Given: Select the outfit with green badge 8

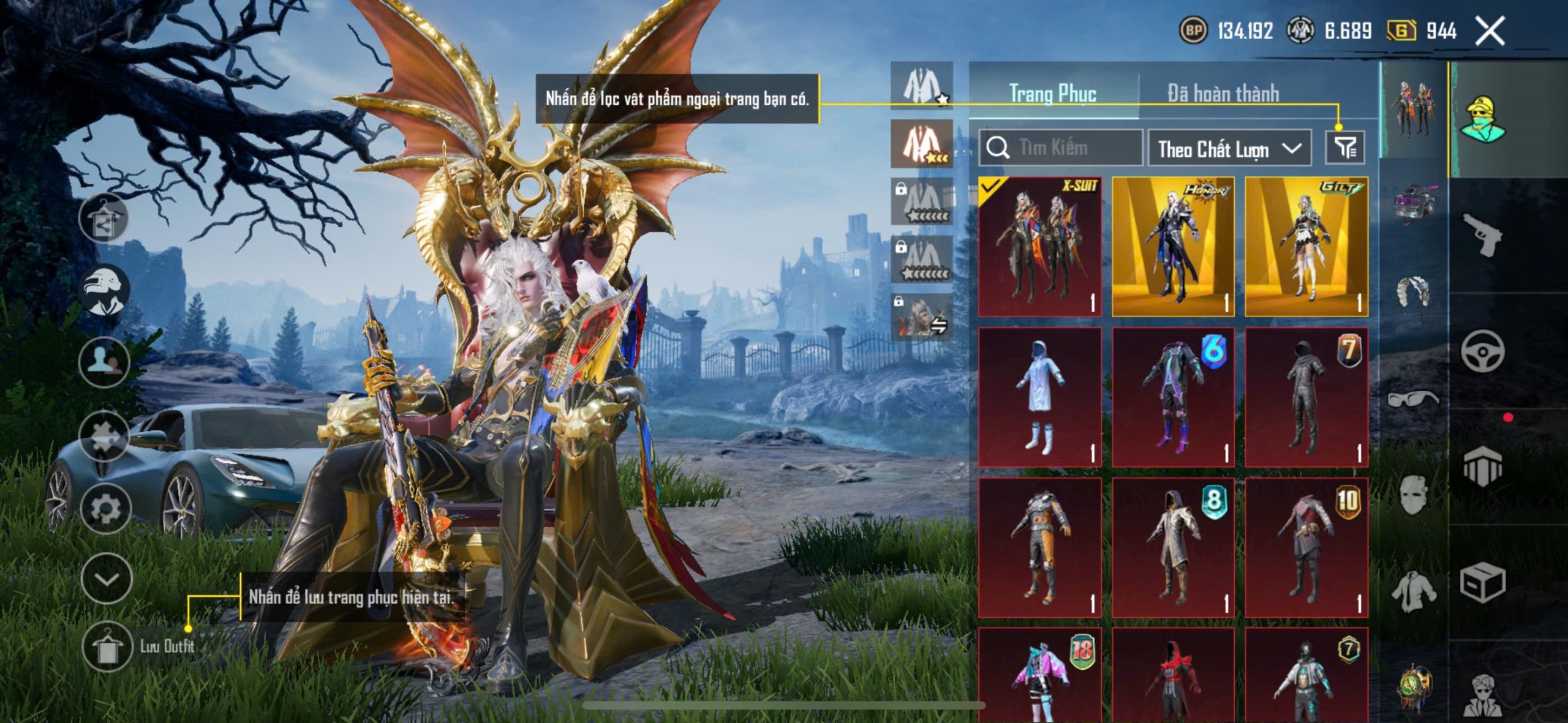Looking at the screenshot, I should pos(1173,548).
